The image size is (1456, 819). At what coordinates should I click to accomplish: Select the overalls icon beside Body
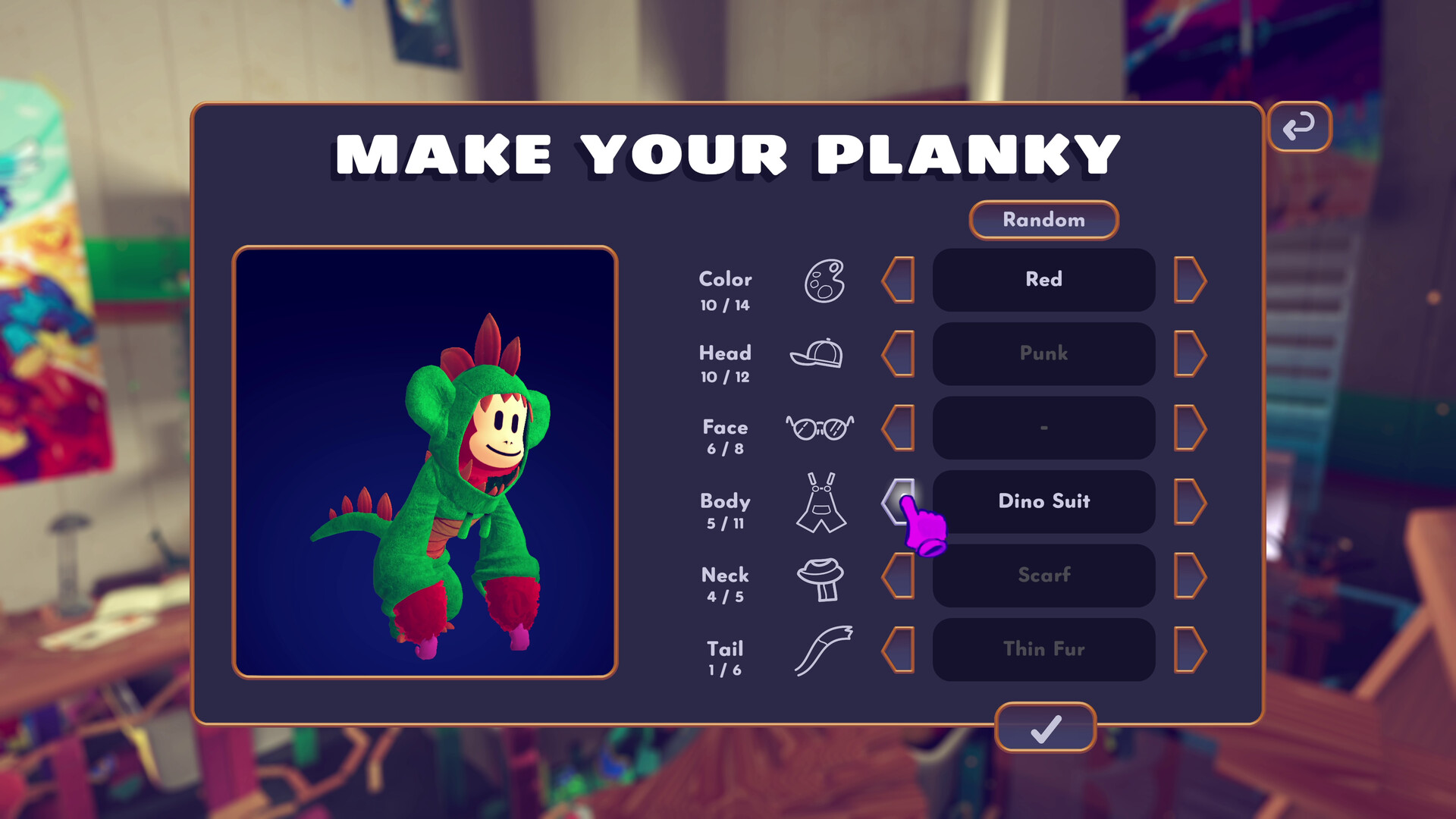point(823,503)
